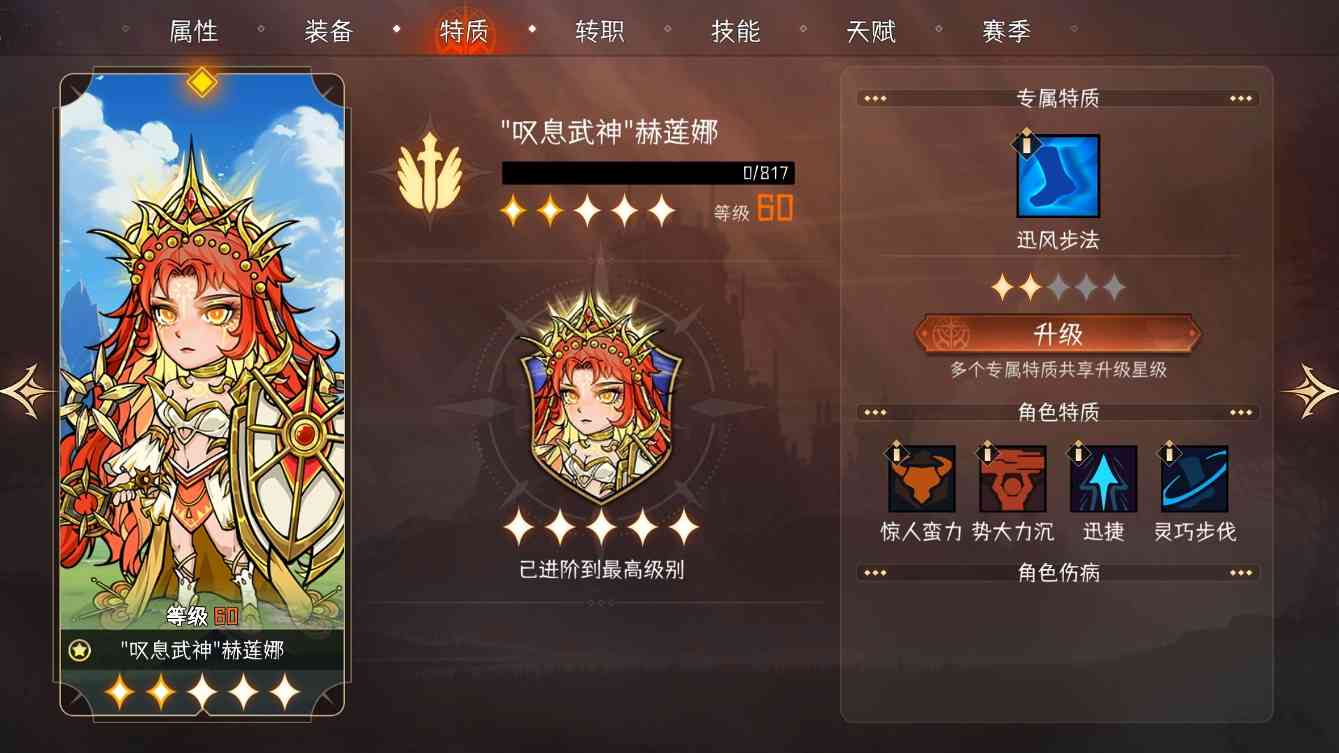The width and height of the screenshot is (1339, 753).
Task: Select the 势大力沉 hammer trait icon
Action: click(1013, 479)
